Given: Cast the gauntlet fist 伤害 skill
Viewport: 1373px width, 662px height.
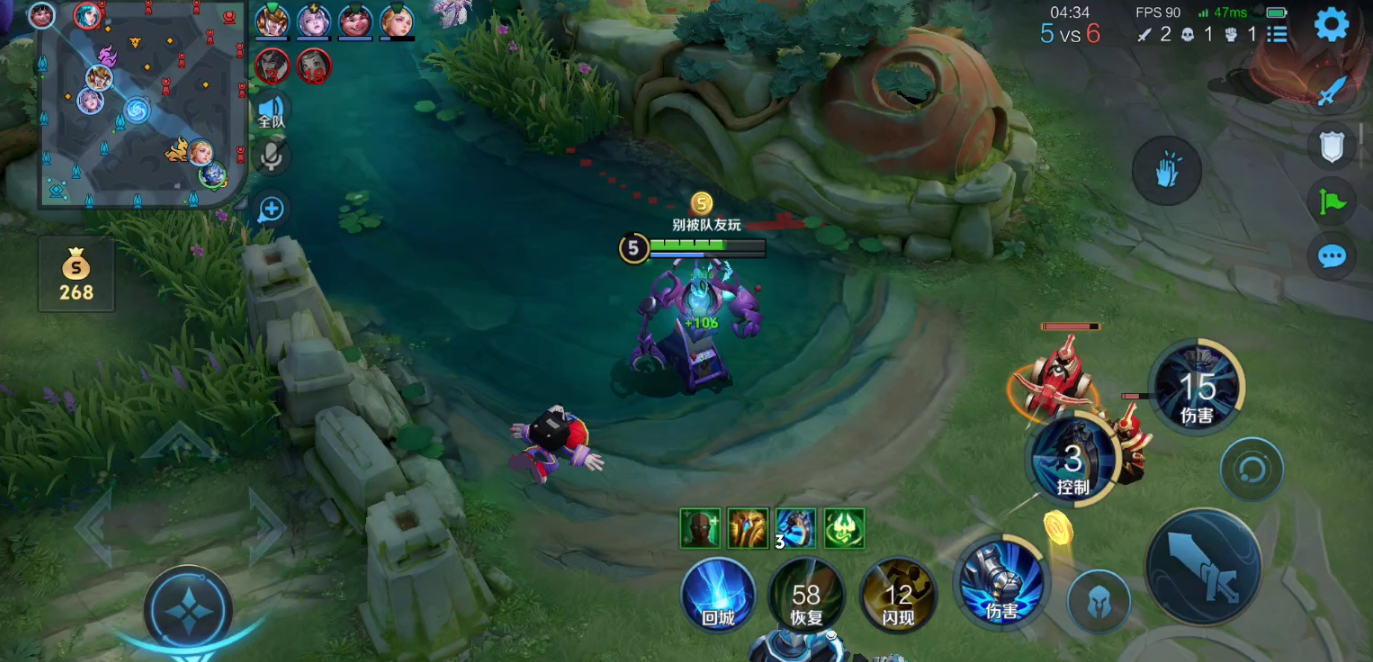Looking at the screenshot, I should [1001, 581].
